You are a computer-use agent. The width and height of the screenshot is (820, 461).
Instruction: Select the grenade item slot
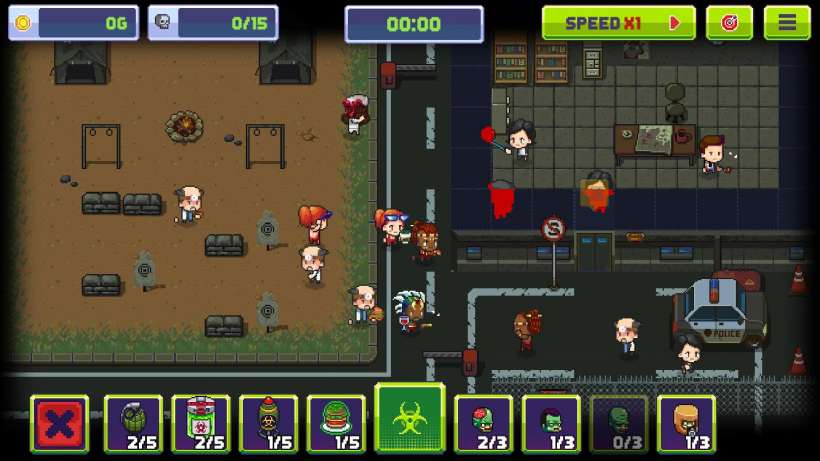pos(133,423)
